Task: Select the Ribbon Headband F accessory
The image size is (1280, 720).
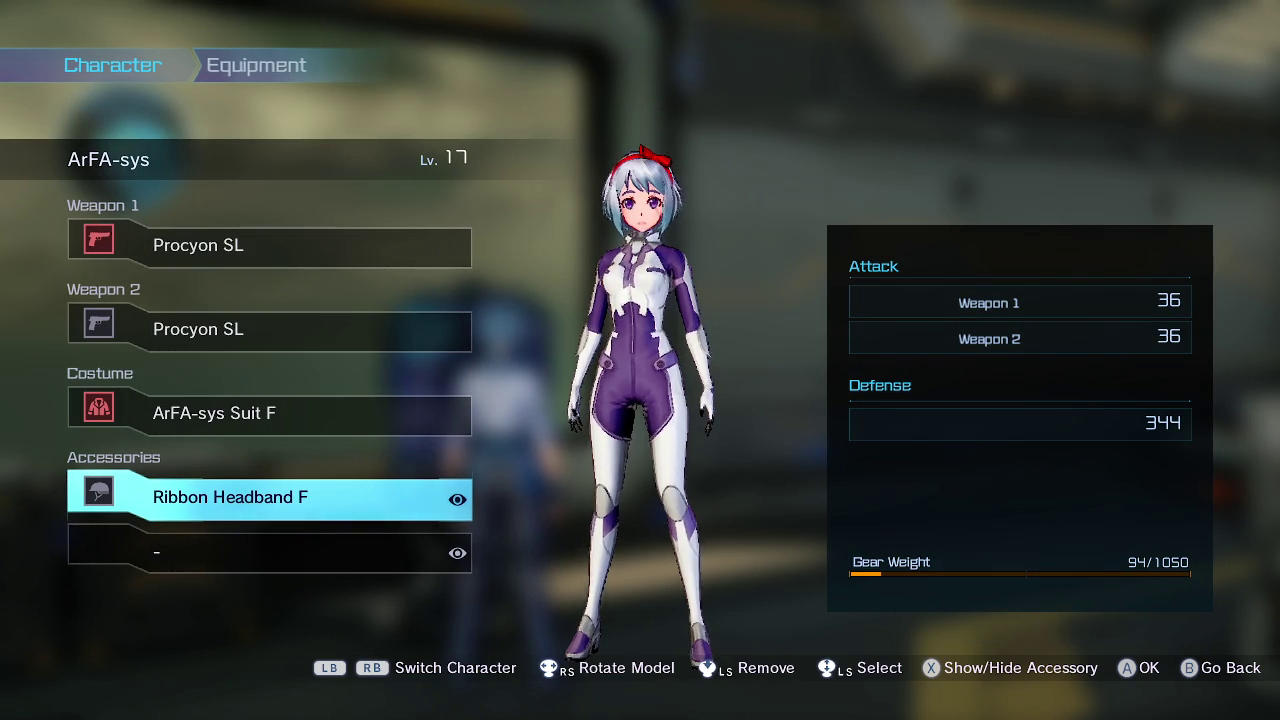Action: point(260,498)
